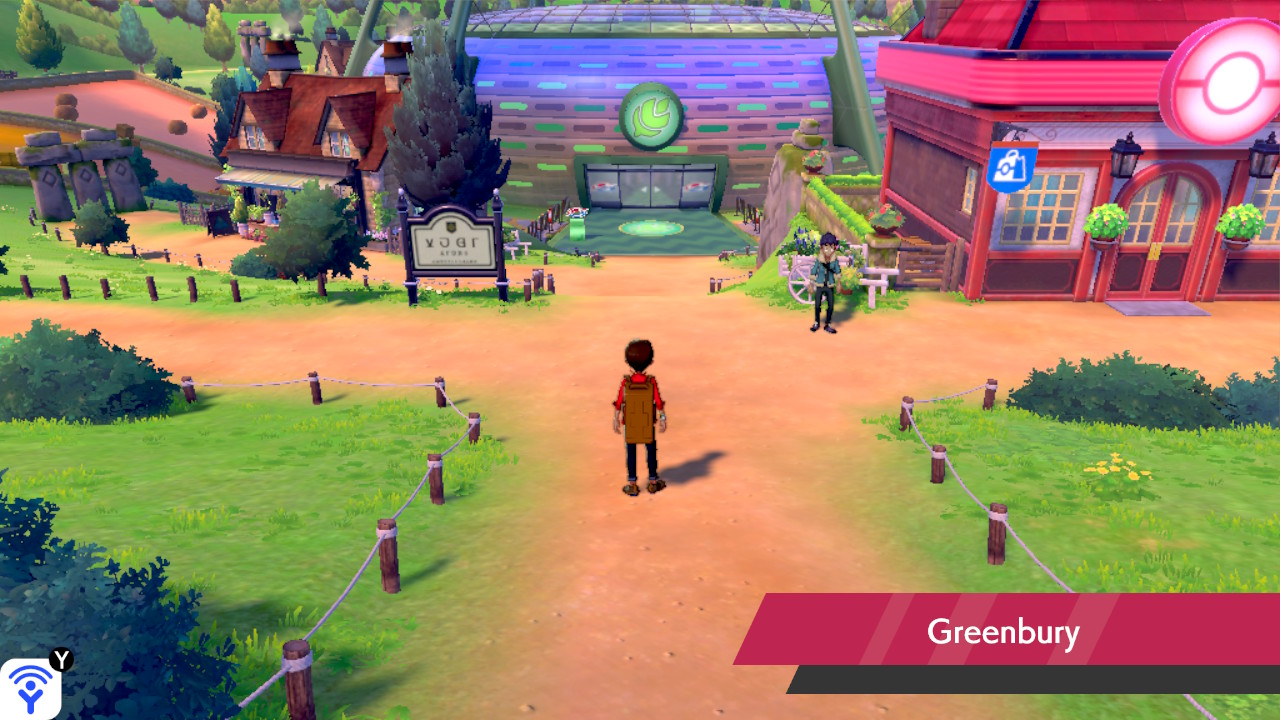This screenshot has height=720, width=1280.
Task: Open the Y-Comm wireless icon
Action: [x=30, y=688]
